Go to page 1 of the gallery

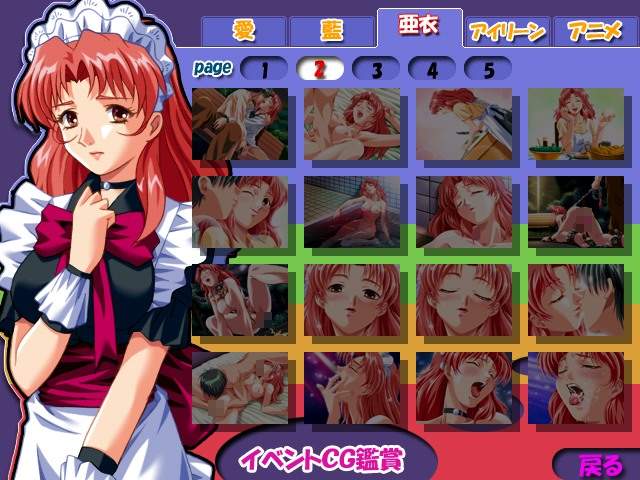(264, 69)
